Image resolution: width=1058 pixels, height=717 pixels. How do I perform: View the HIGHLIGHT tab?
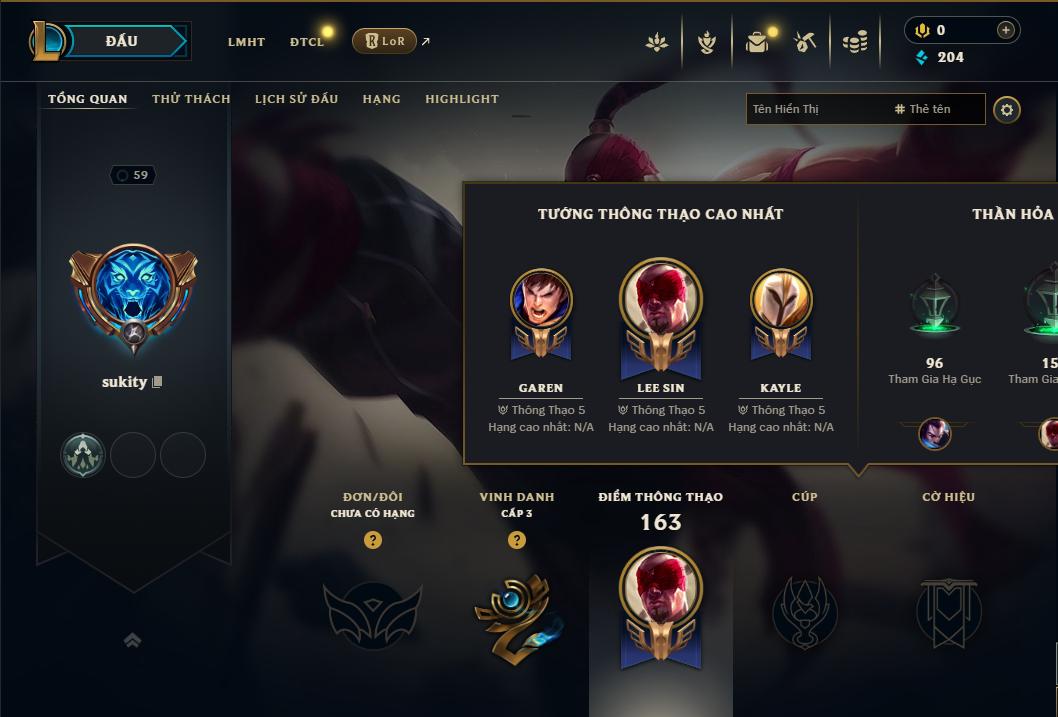[461, 99]
